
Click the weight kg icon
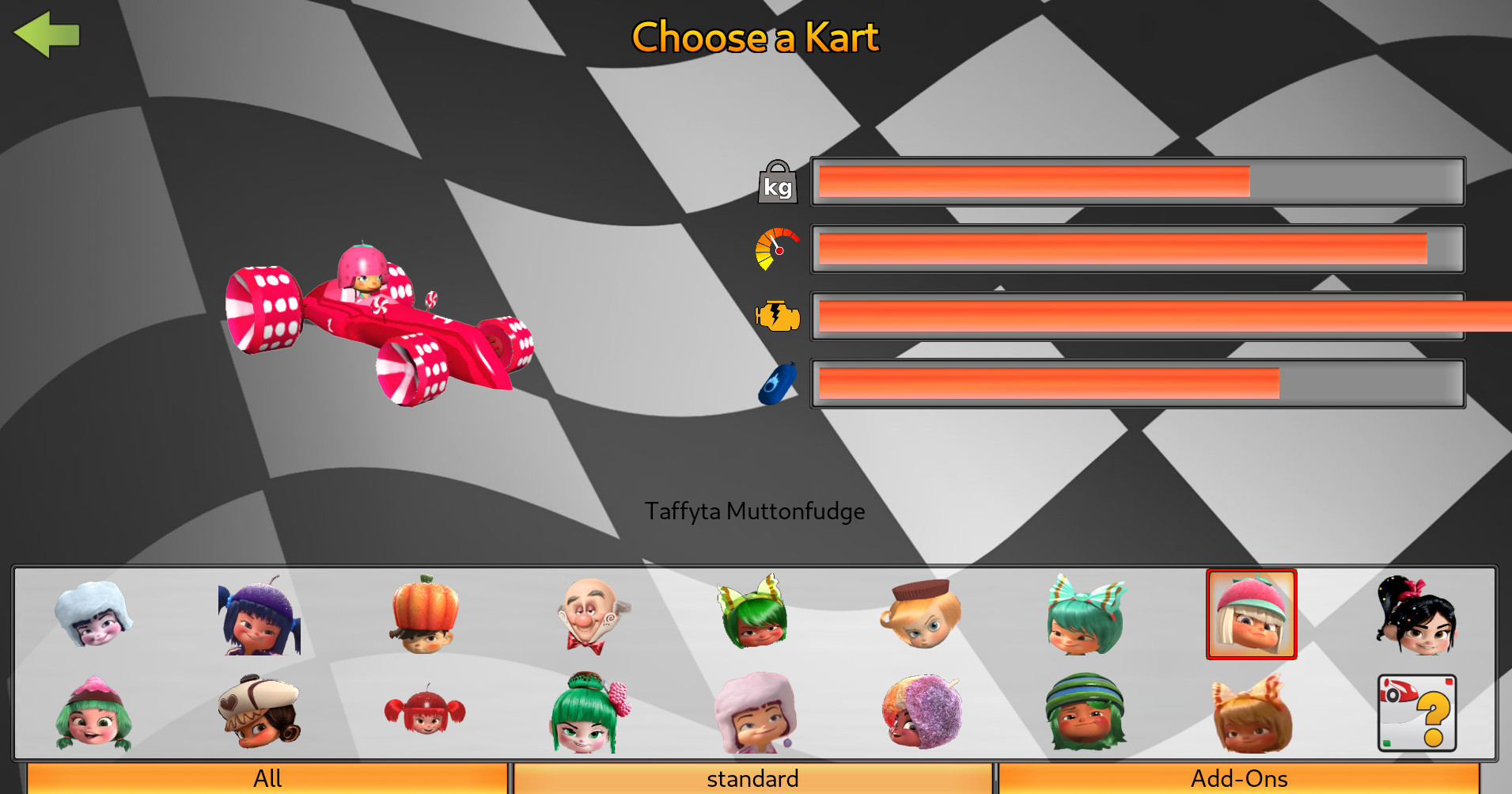778,182
